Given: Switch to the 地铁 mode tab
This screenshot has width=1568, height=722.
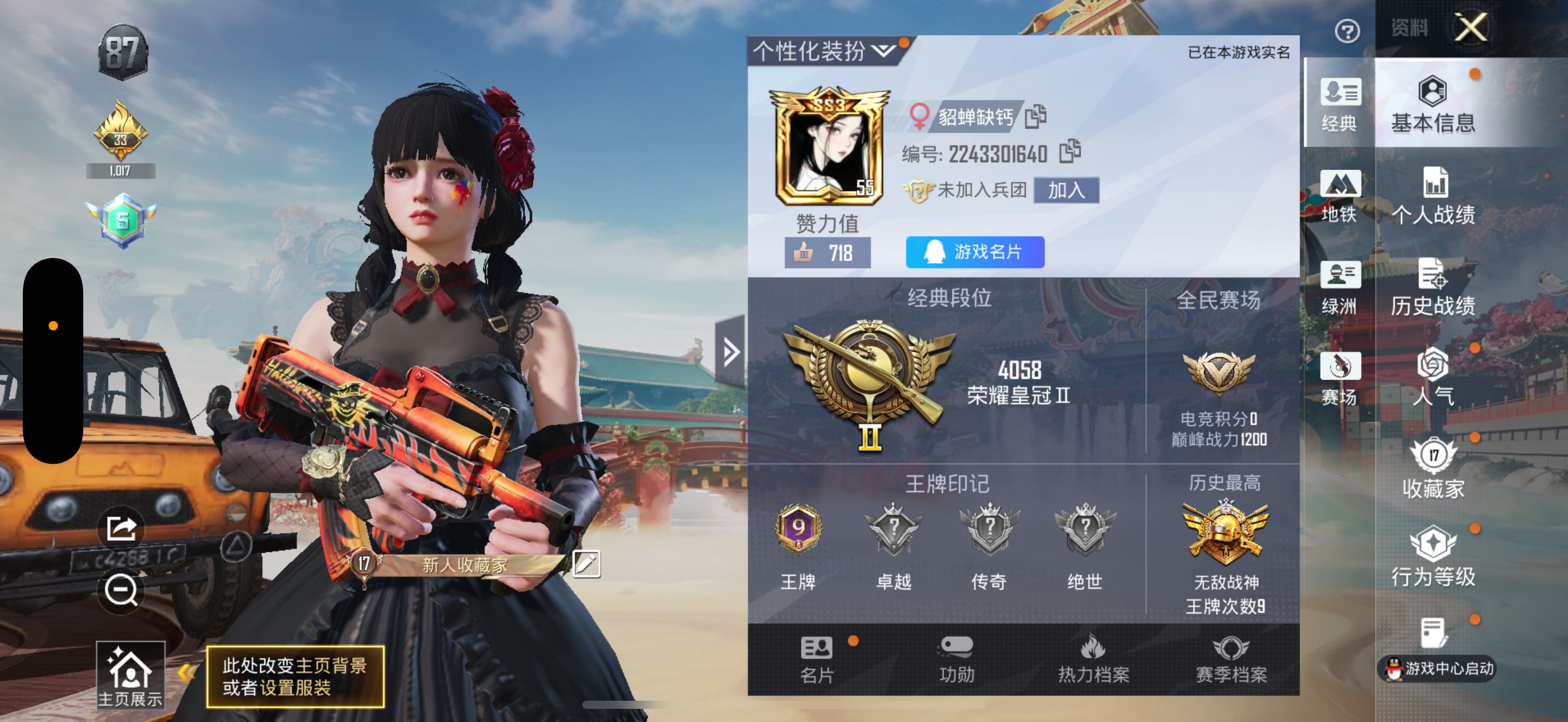Looking at the screenshot, I should 1338,196.
